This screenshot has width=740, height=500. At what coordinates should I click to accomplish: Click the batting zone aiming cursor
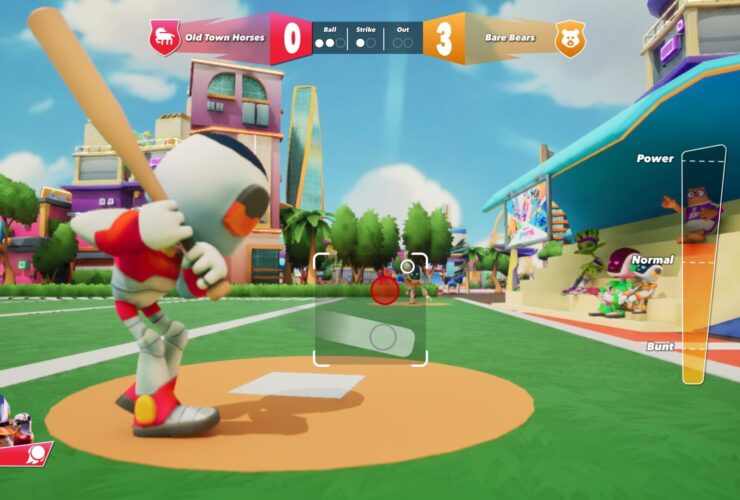point(382,336)
